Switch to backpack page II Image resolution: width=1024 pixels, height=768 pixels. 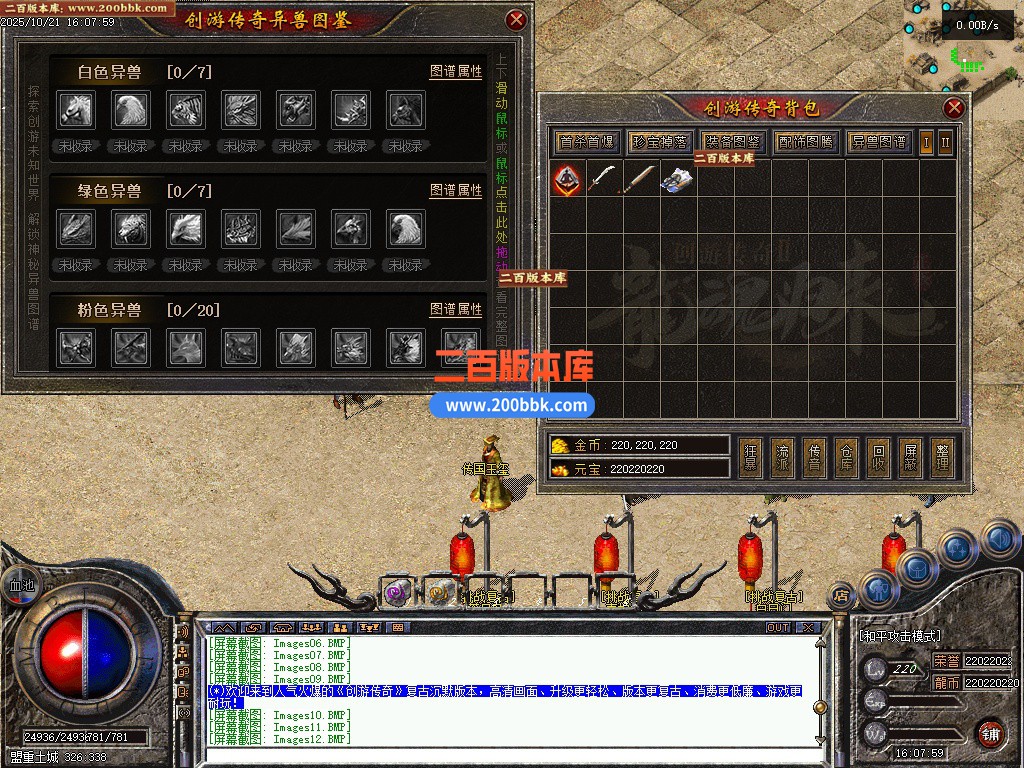pos(945,142)
